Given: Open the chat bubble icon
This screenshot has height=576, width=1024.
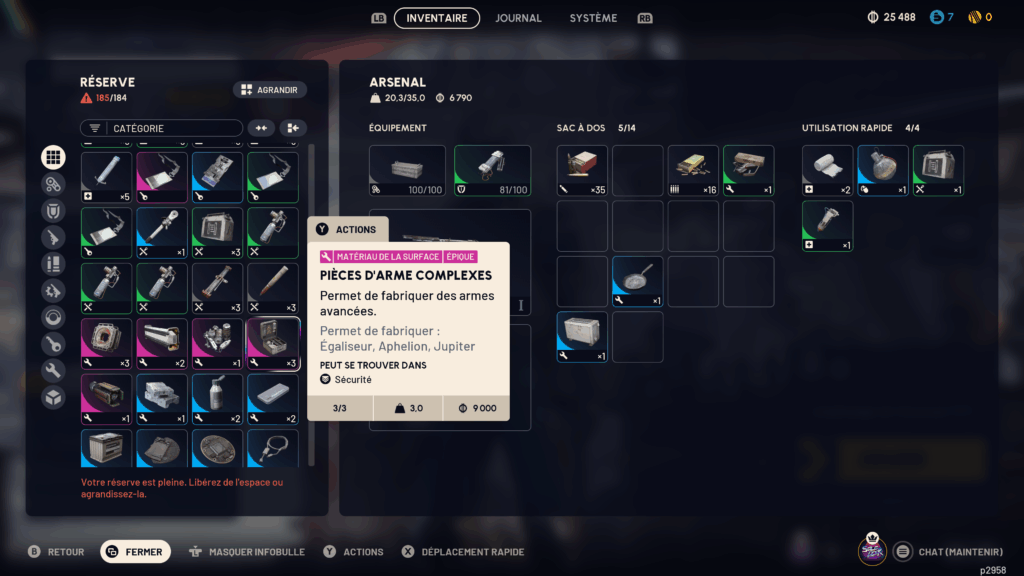Looking at the screenshot, I should coord(902,551).
